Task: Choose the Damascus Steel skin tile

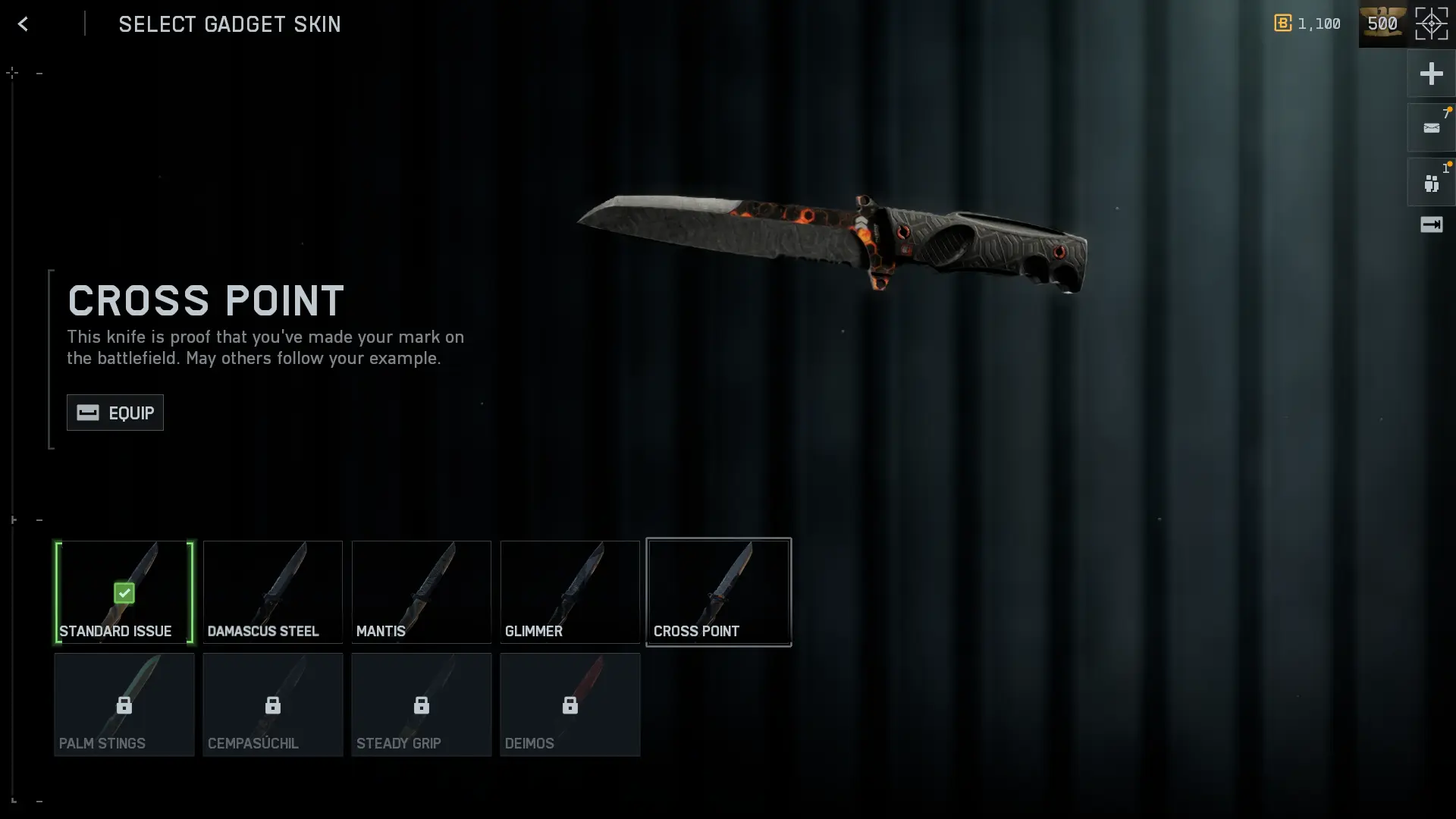Action: [273, 592]
